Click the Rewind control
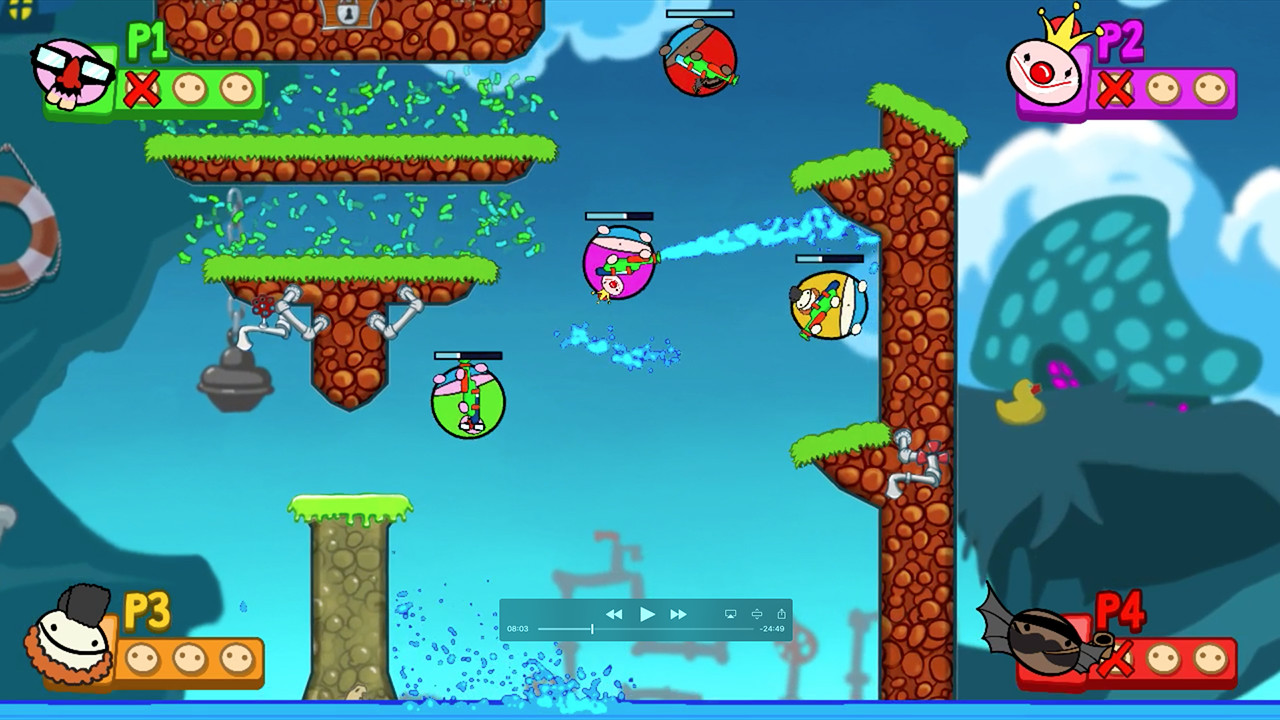The image size is (1280, 720). pos(616,614)
